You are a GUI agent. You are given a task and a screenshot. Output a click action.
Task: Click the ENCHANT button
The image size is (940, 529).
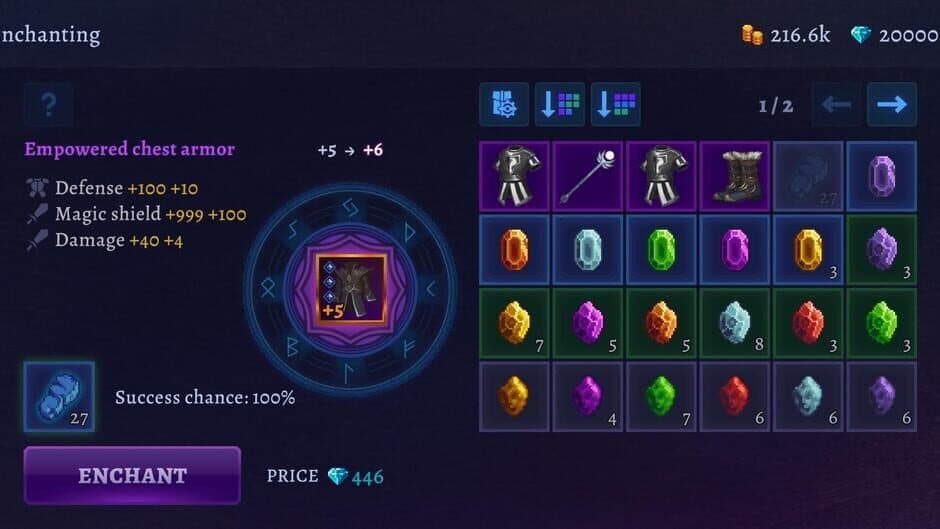(132, 475)
